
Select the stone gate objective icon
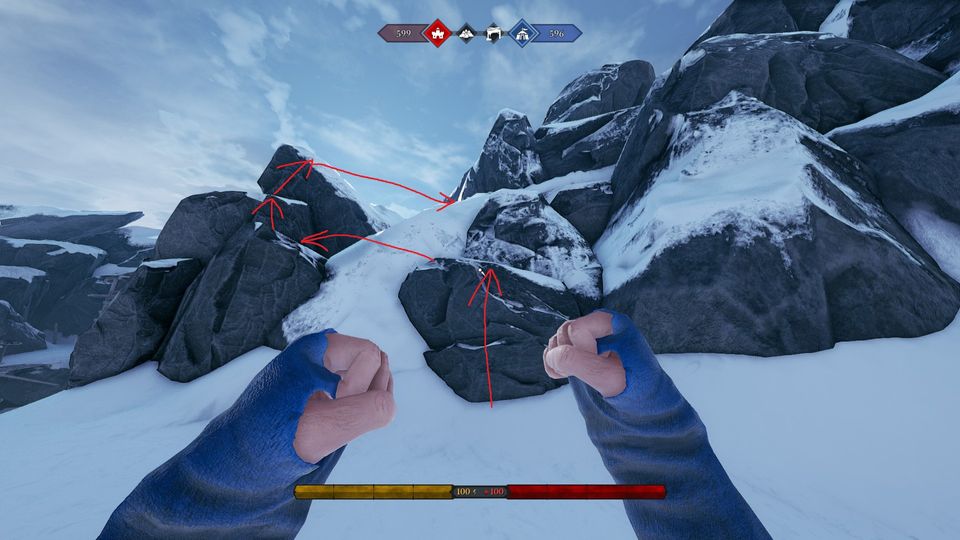click(493, 34)
